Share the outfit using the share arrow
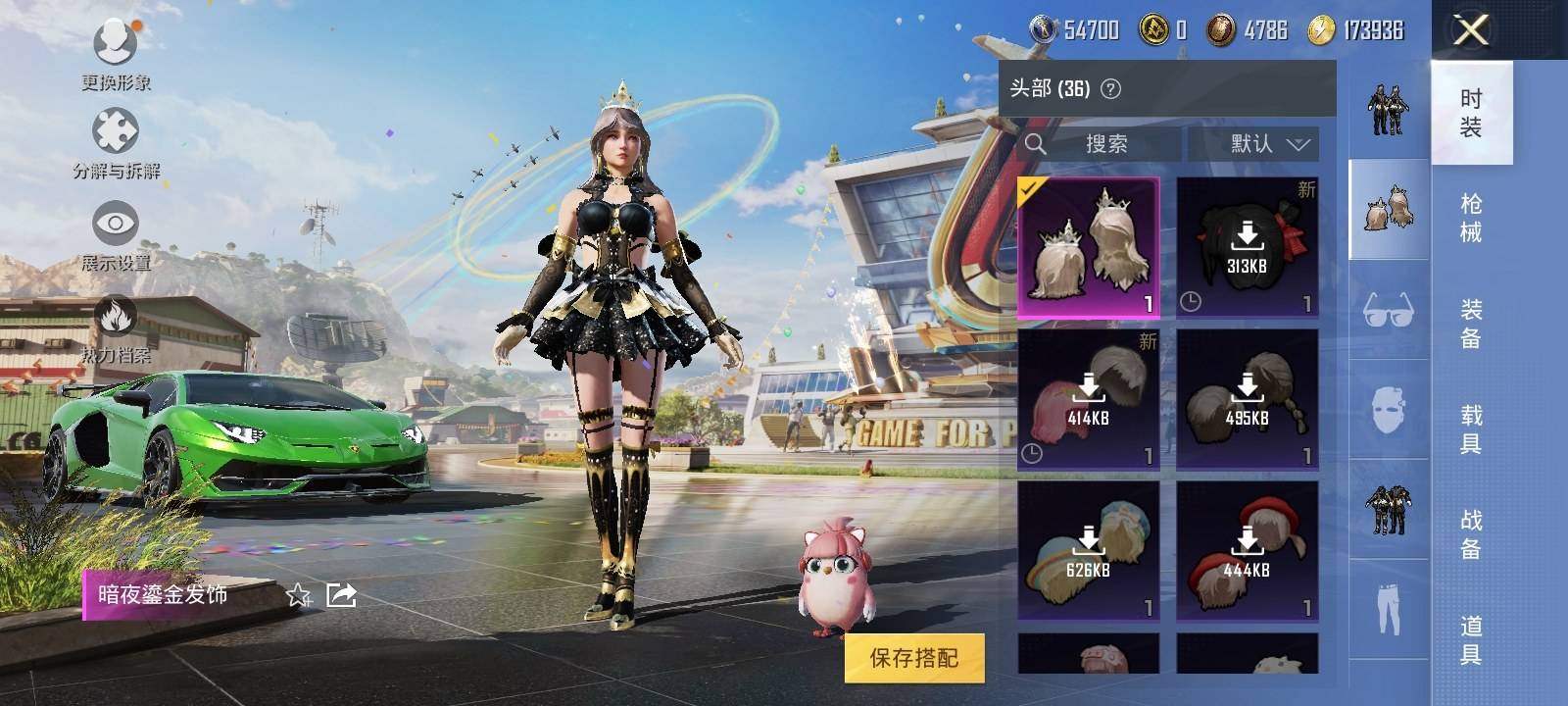 (341, 594)
